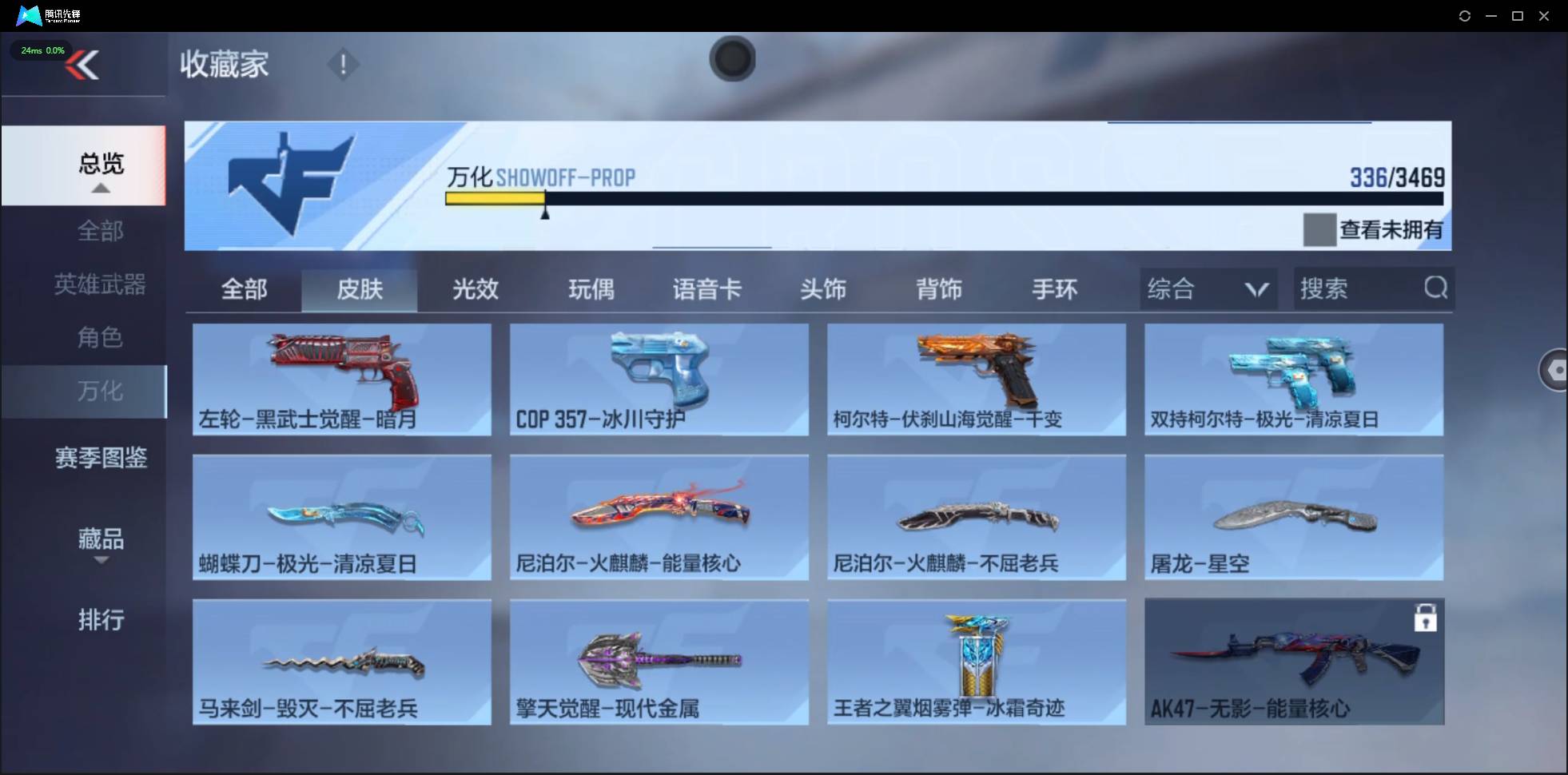The height and width of the screenshot is (775, 1568).
Task: Open the 赛季图鉴 page
Action: pos(100,457)
